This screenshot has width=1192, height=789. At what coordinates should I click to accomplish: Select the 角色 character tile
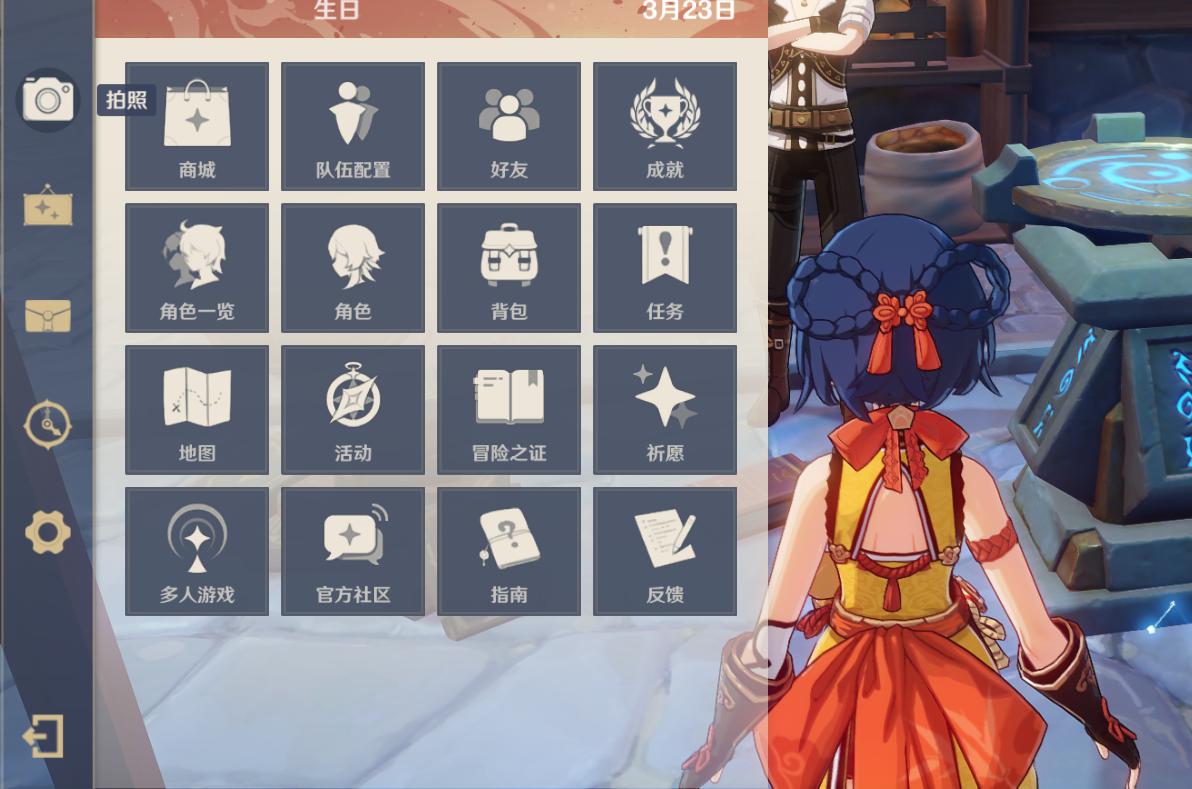(353, 268)
